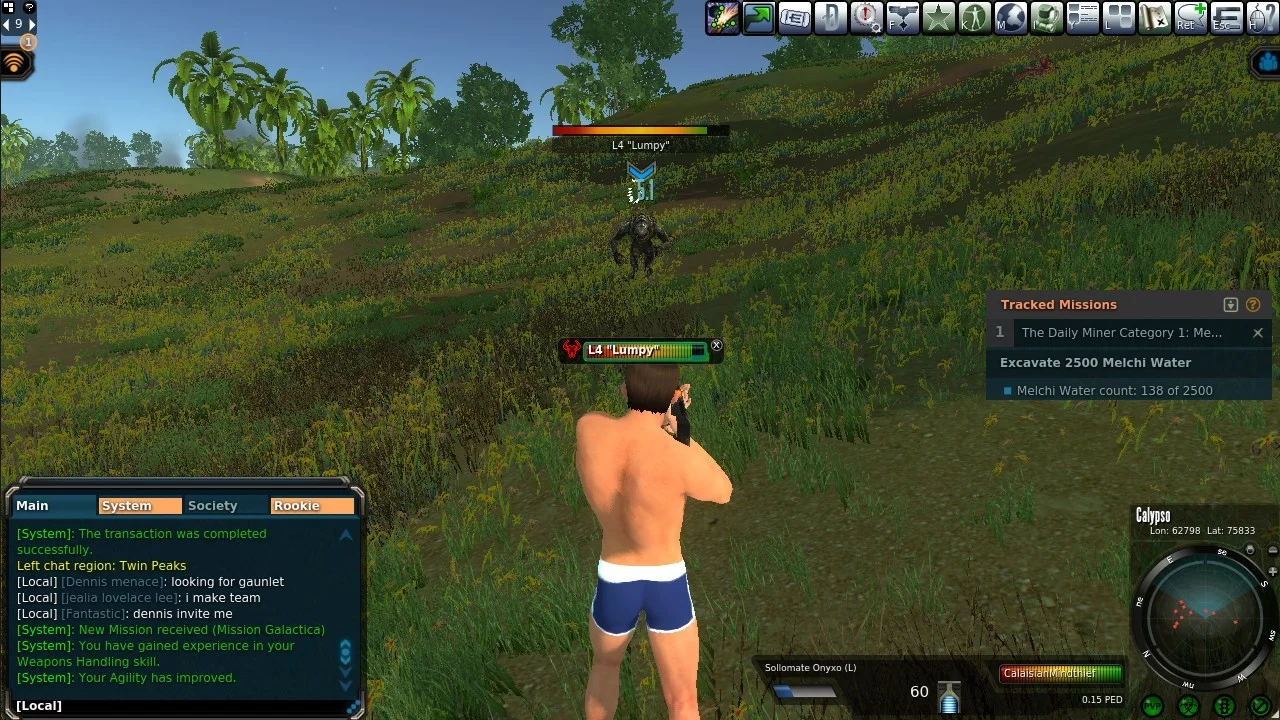Click the orange wifi signal icon

15,64
